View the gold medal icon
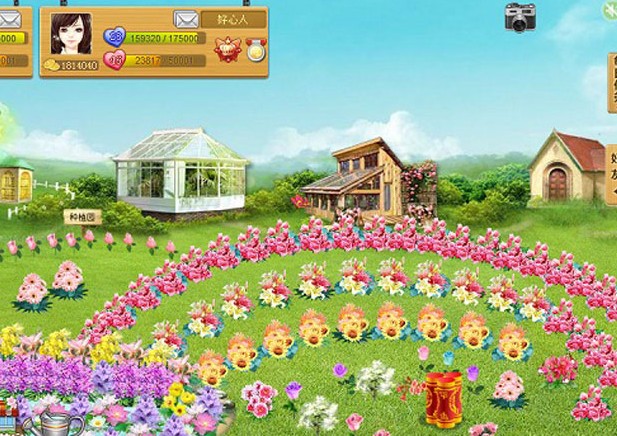Viewport: 617px width, 436px height. (x=256, y=48)
